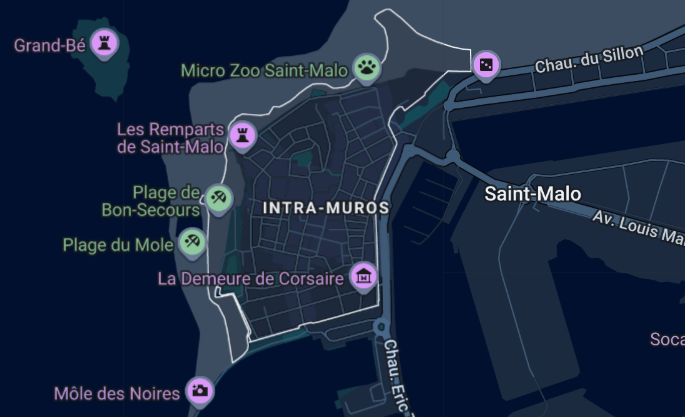This screenshot has height=417, width=685.
Task: Click the dice marker near Chau. du Sillon
Action: (x=485, y=65)
